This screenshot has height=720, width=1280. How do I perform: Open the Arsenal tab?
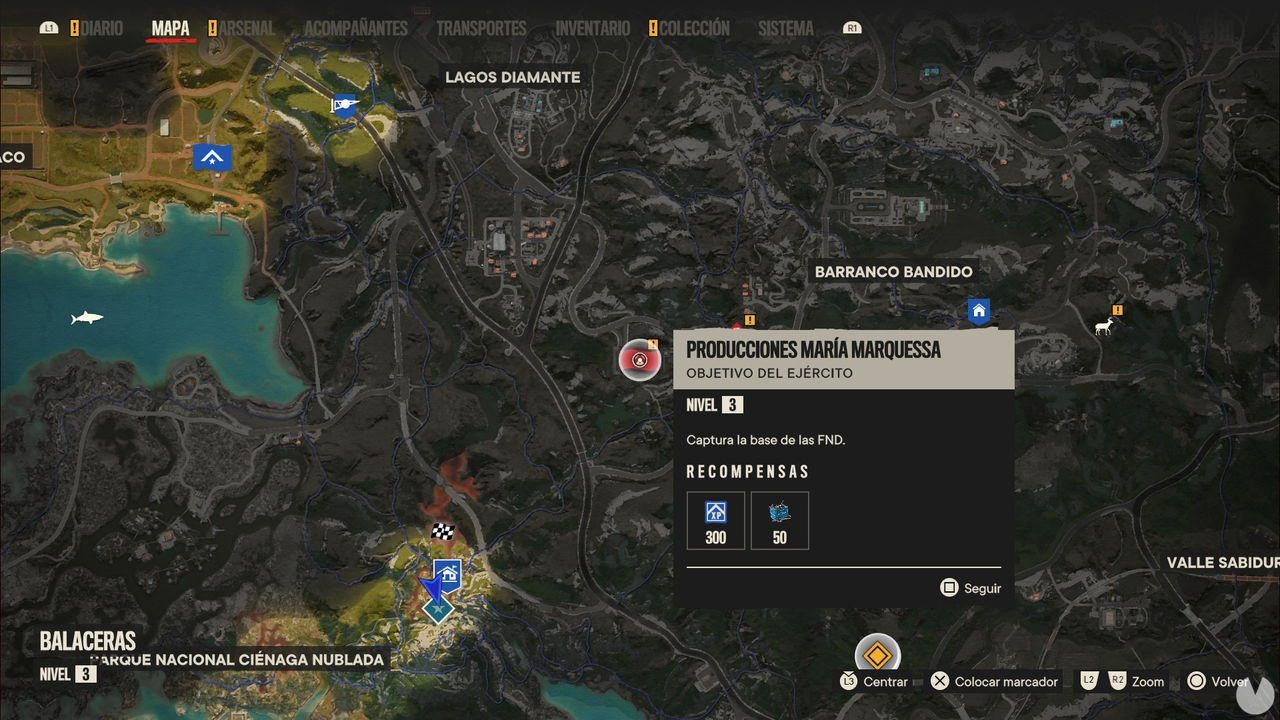pyautogui.click(x=248, y=28)
